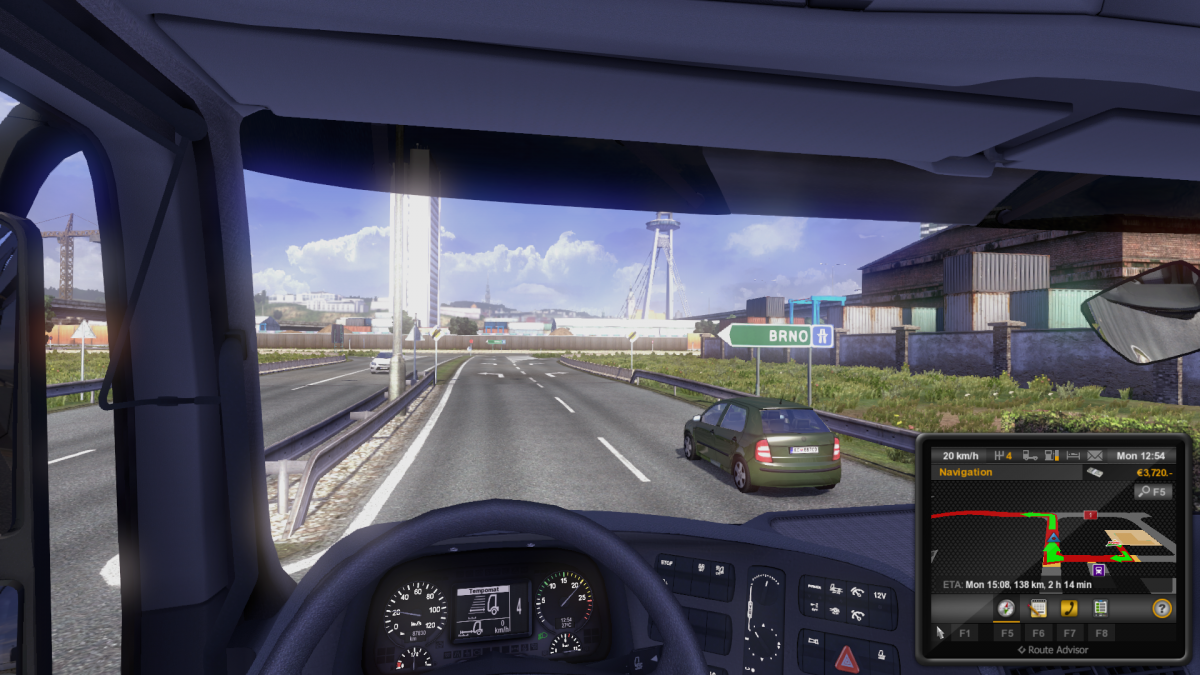Open the yellow phone assistance tab
The height and width of the screenshot is (675, 1200).
1069,608
